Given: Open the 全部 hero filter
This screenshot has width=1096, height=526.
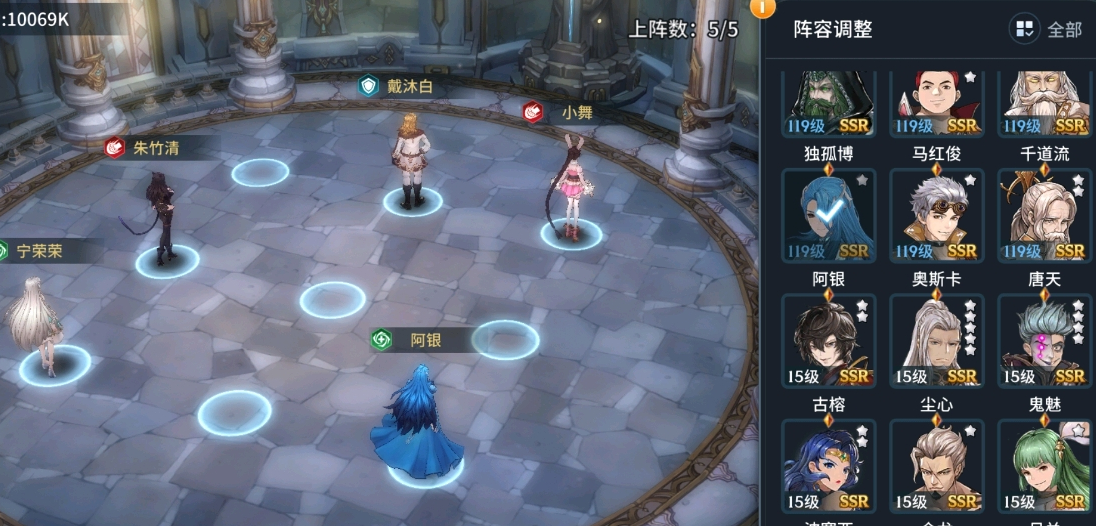Looking at the screenshot, I should (x=1047, y=29).
